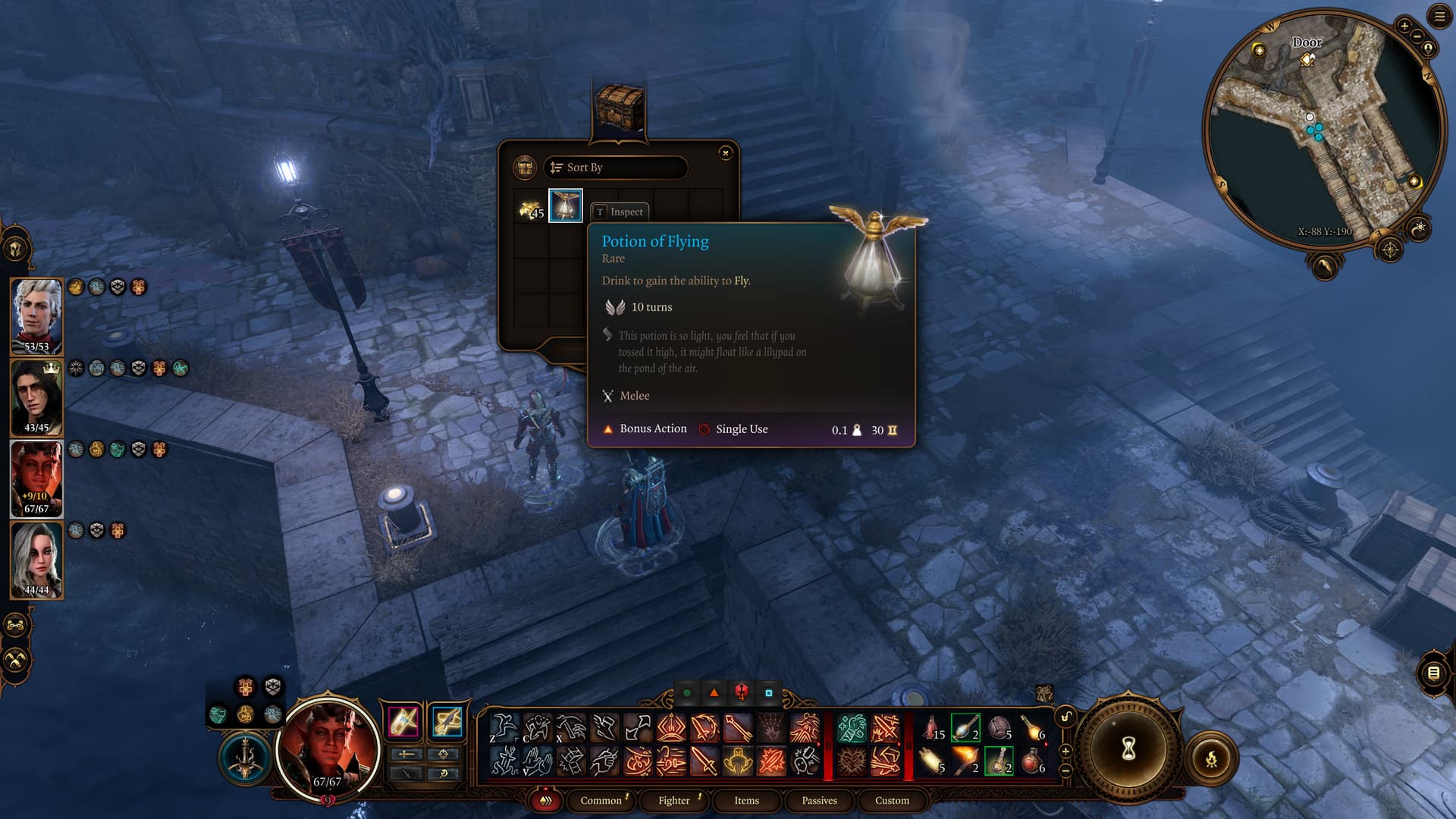
Task: Switch to the Common hotbar tab
Action: [601, 801]
